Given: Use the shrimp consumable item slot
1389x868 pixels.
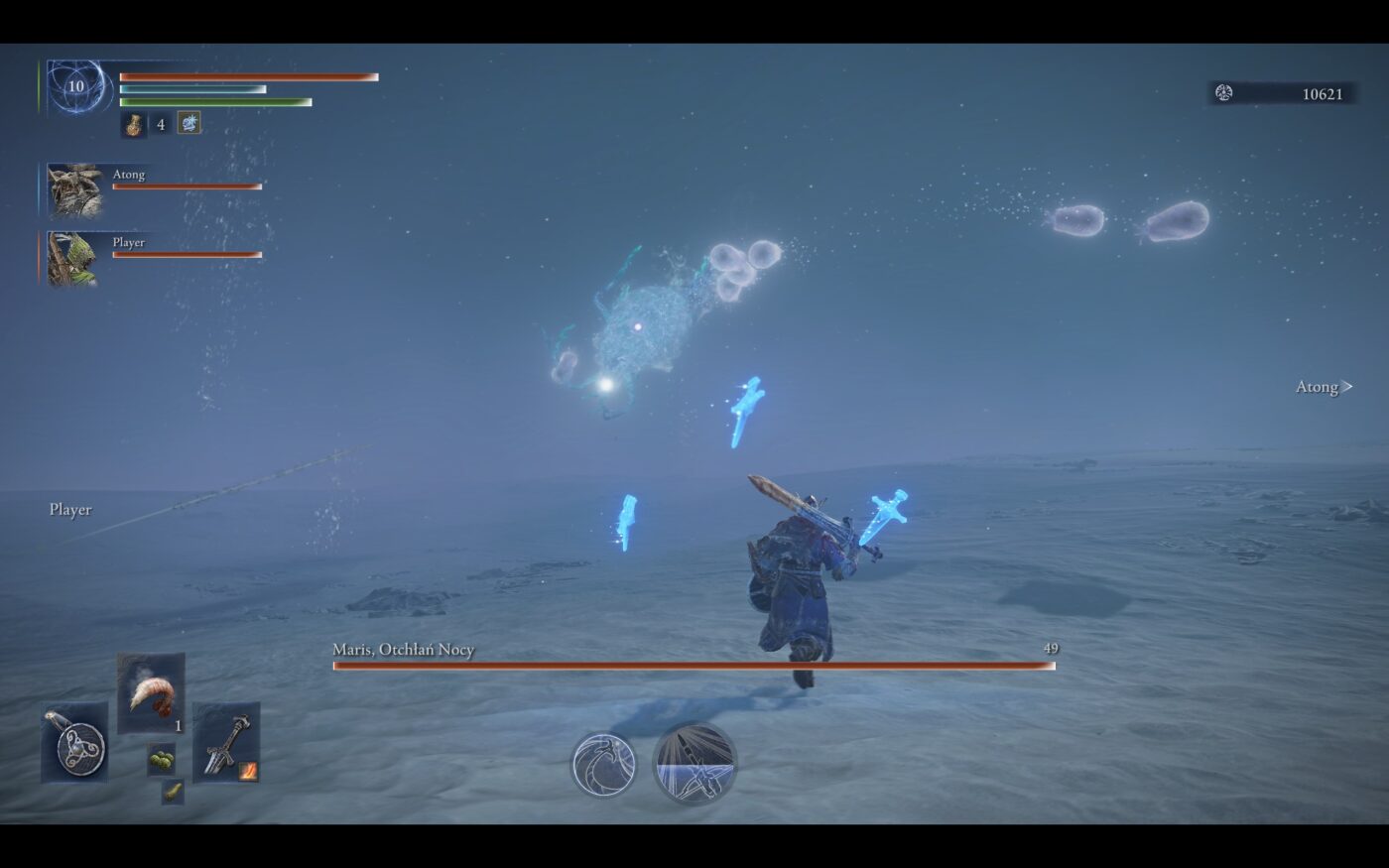Looking at the screenshot, I should (x=151, y=692).
